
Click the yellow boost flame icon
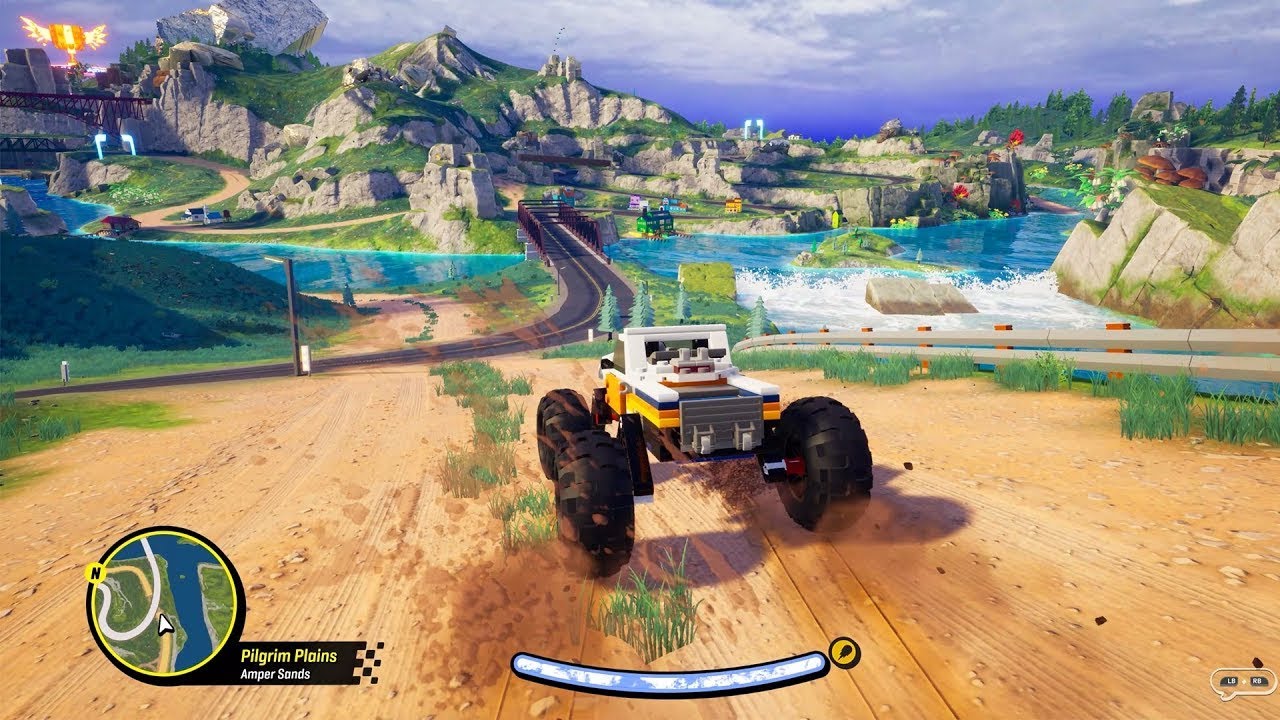(x=845, y=652)
